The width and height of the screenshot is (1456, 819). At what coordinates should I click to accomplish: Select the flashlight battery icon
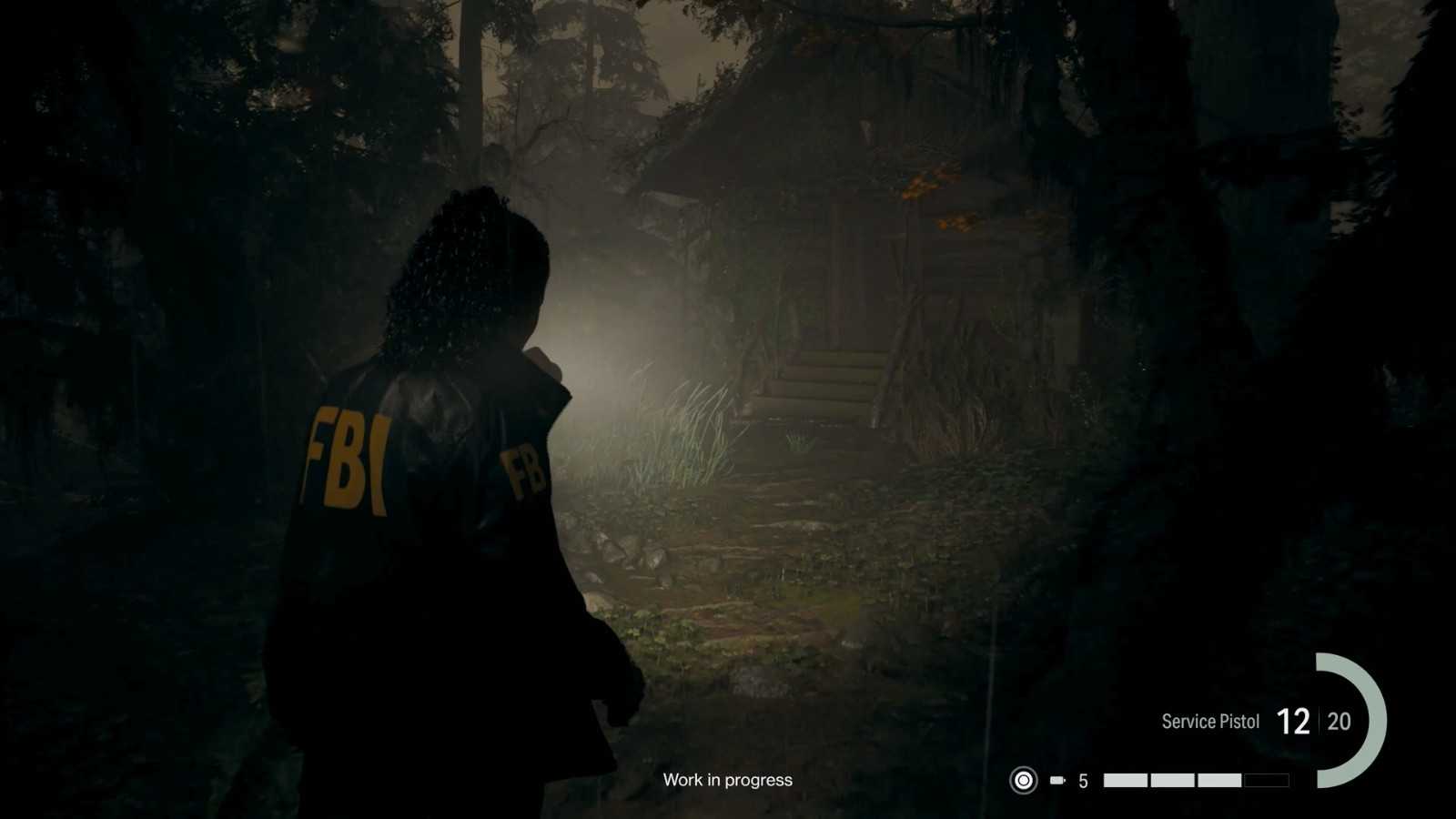(1057, 780)
